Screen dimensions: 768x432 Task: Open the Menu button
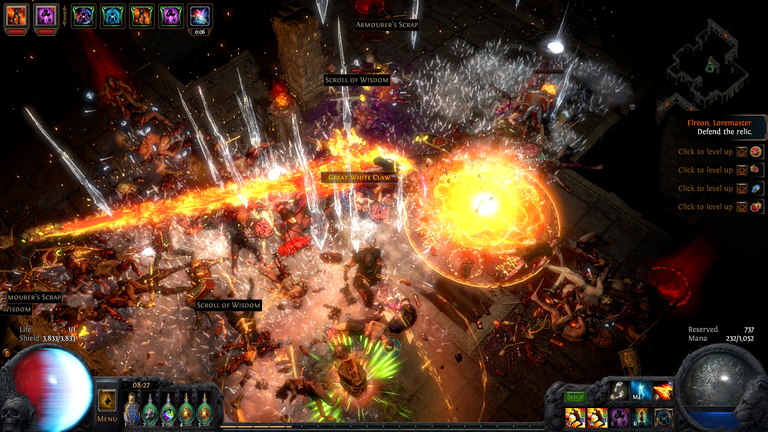[107, 406]
